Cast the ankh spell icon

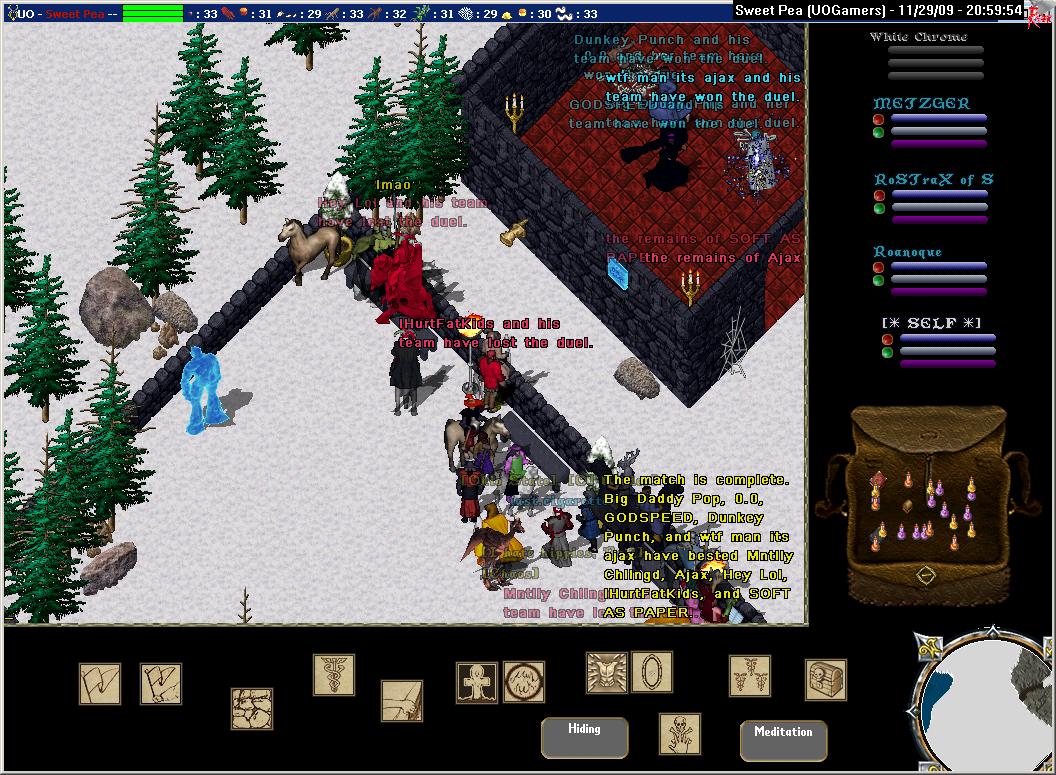(x=476, y=682)
